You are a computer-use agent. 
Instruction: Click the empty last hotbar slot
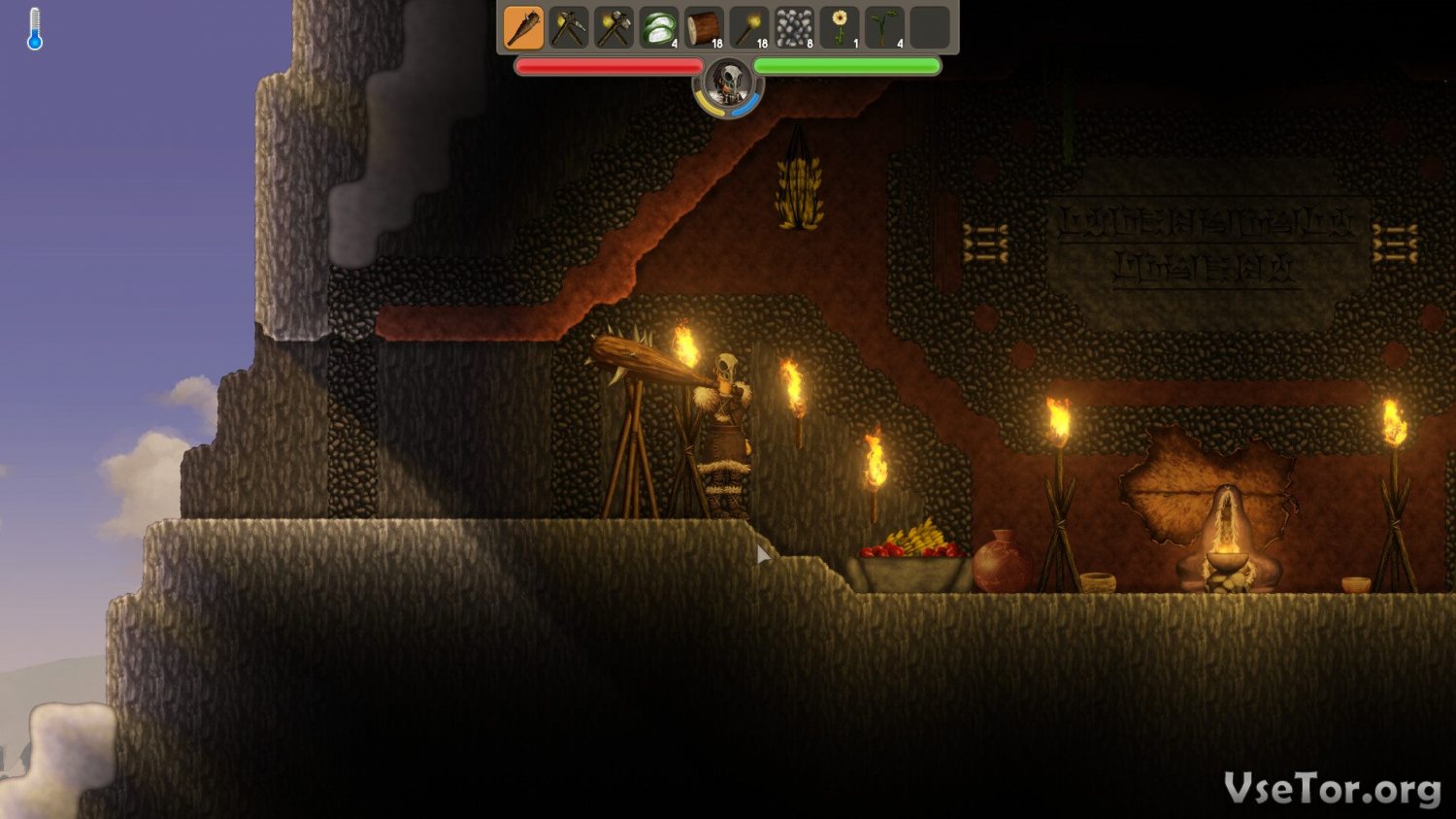930,27
